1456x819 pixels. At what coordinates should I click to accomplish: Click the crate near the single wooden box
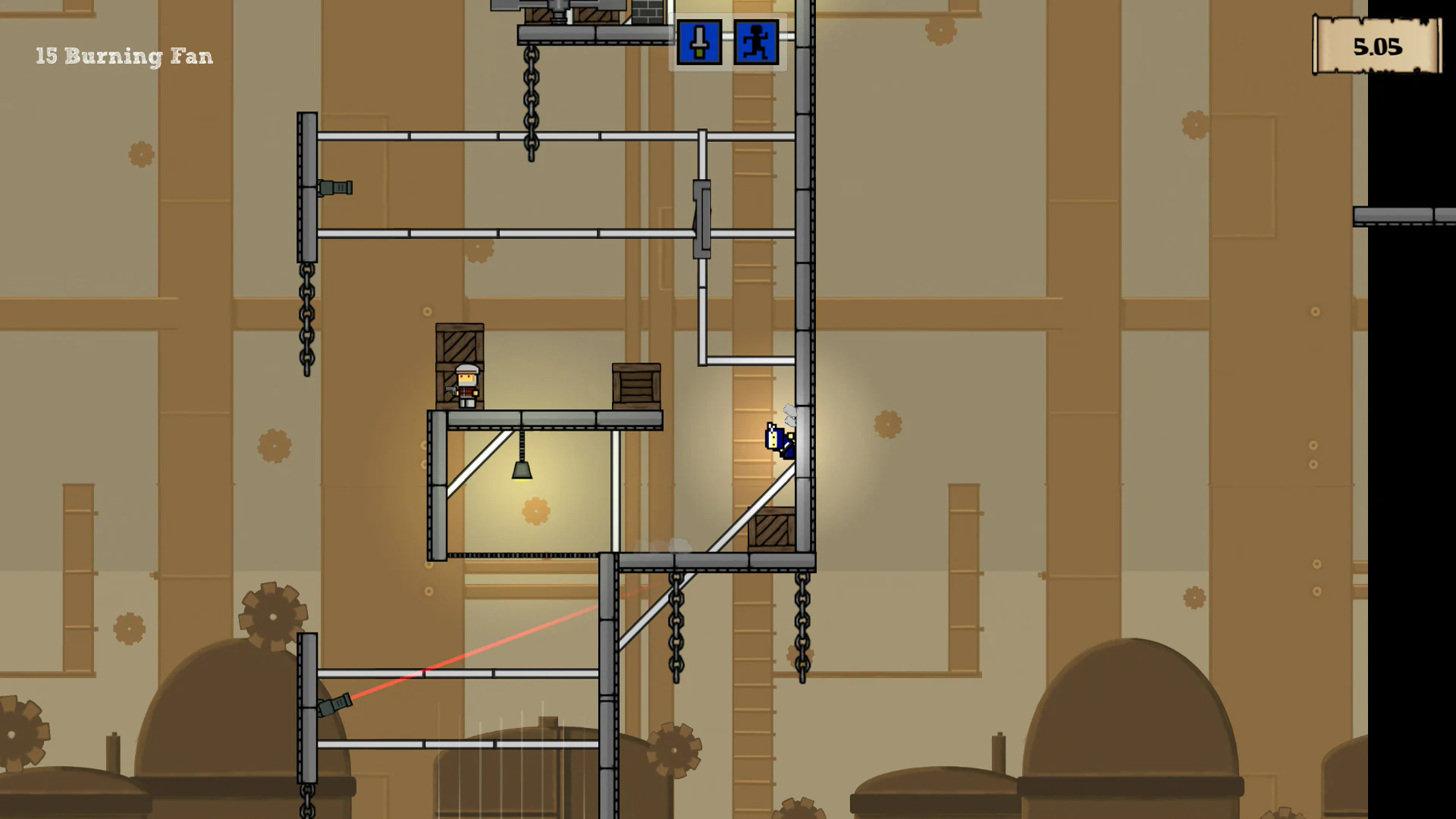pyautogui.click(x=635, y=387)
